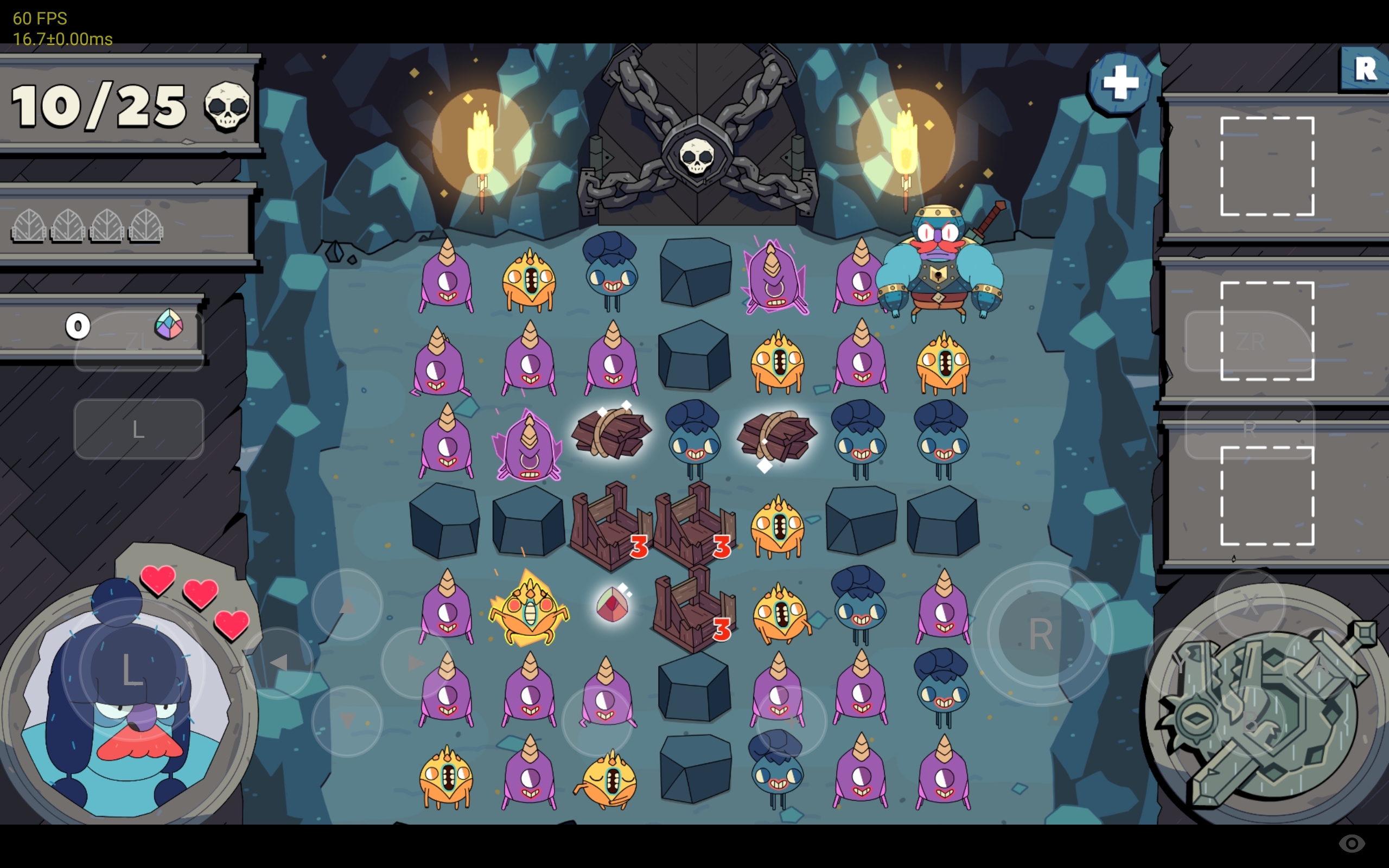The image size is (1389, 868).
Task: Click the blue plus button
Action: point(1119,83)
